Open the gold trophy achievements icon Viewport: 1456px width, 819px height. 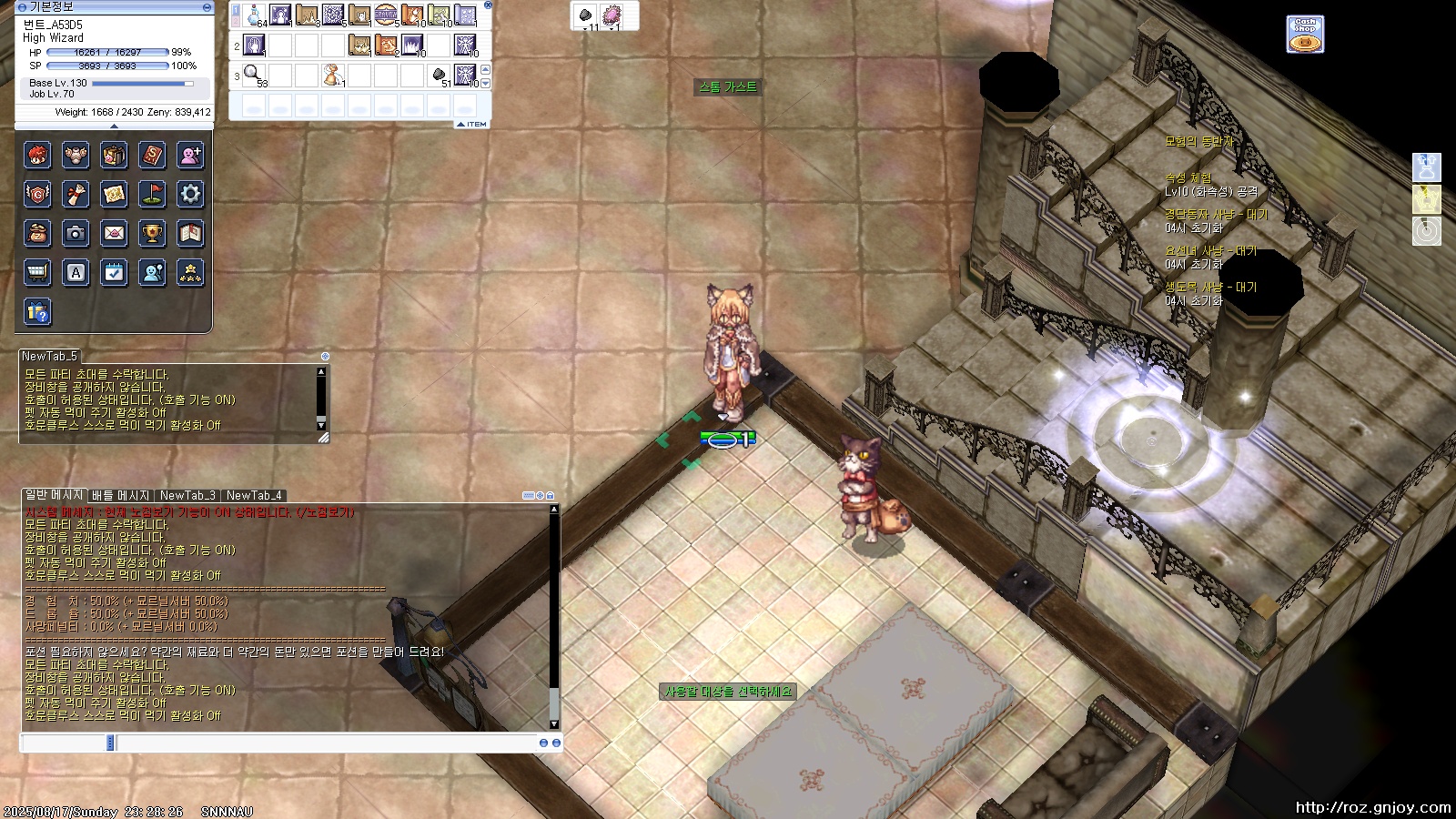pyautogui.click(x=152, y=234)
